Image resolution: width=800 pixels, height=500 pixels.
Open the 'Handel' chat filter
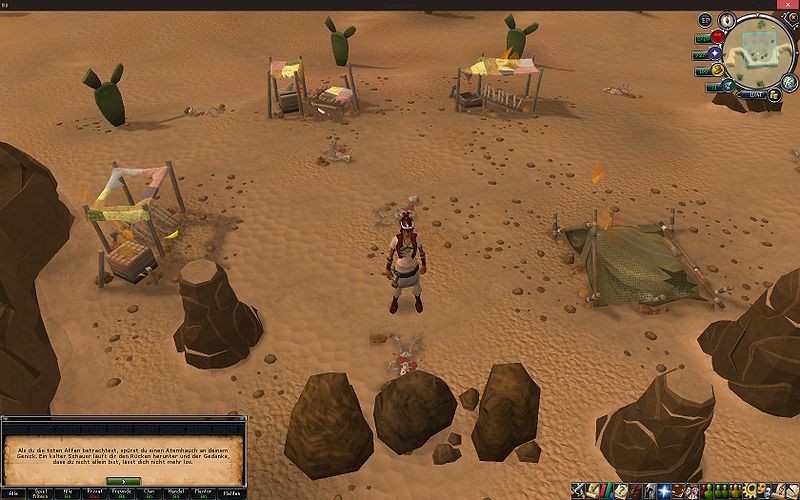point(177,494)
